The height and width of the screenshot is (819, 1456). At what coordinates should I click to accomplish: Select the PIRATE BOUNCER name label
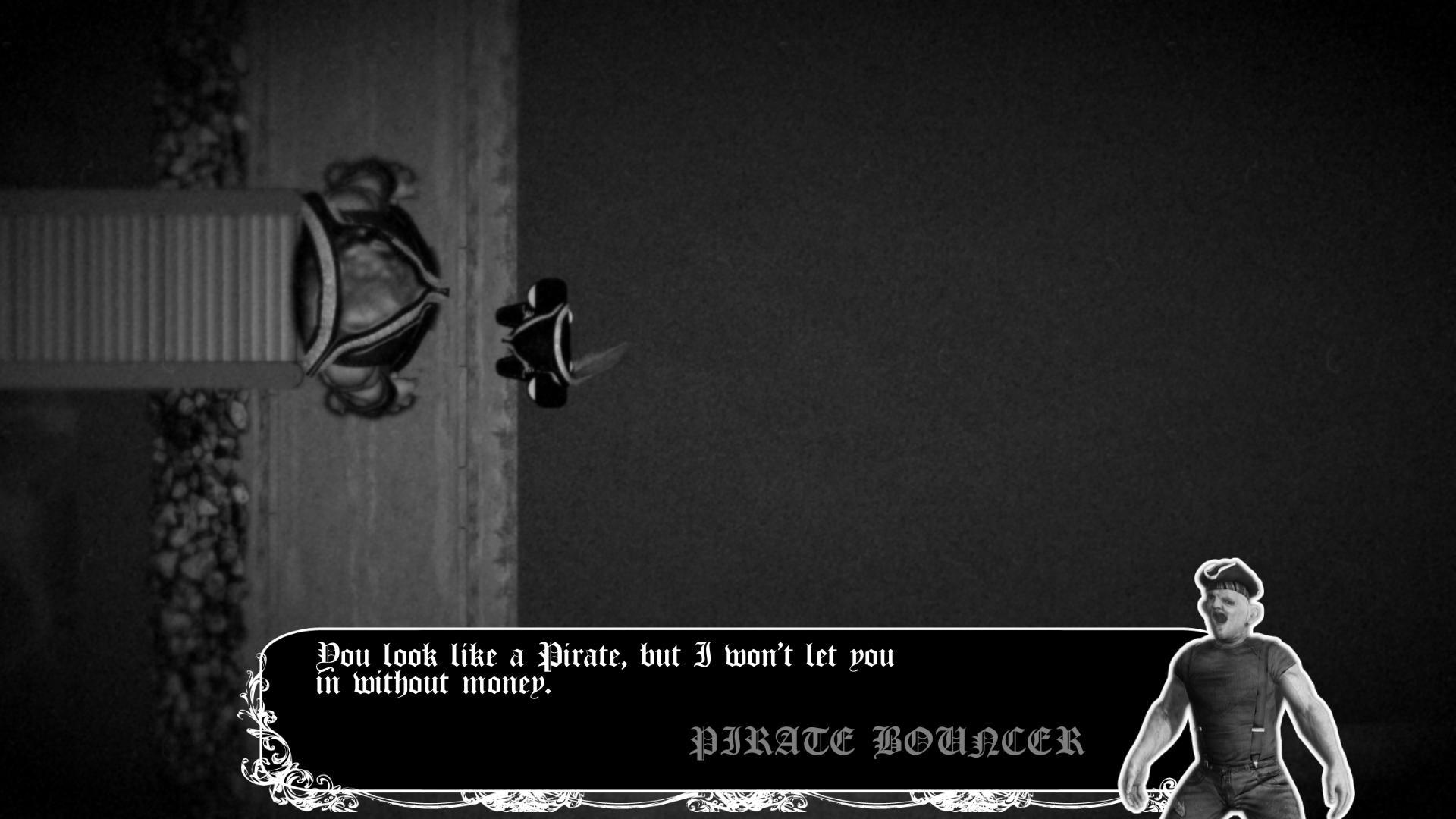pyautogui.click(x=887, y=739)
